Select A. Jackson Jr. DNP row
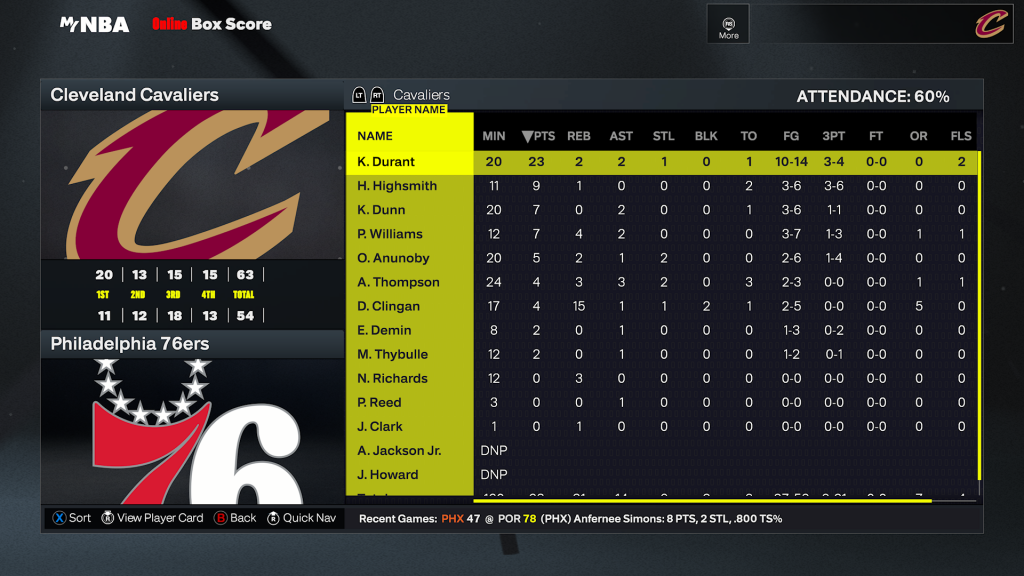 (x=399, y=450)
